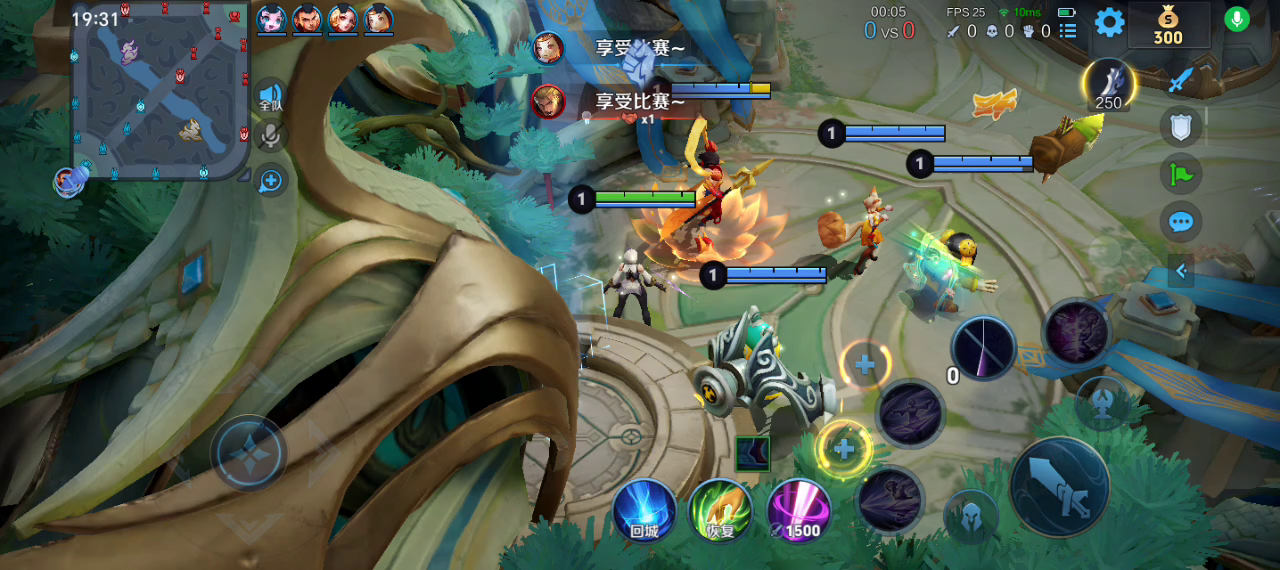Image resolution: width=1280 pixels, height=570 pixels.
Task: Open the shop via the 300 gold button
Action: [1168, 25]
